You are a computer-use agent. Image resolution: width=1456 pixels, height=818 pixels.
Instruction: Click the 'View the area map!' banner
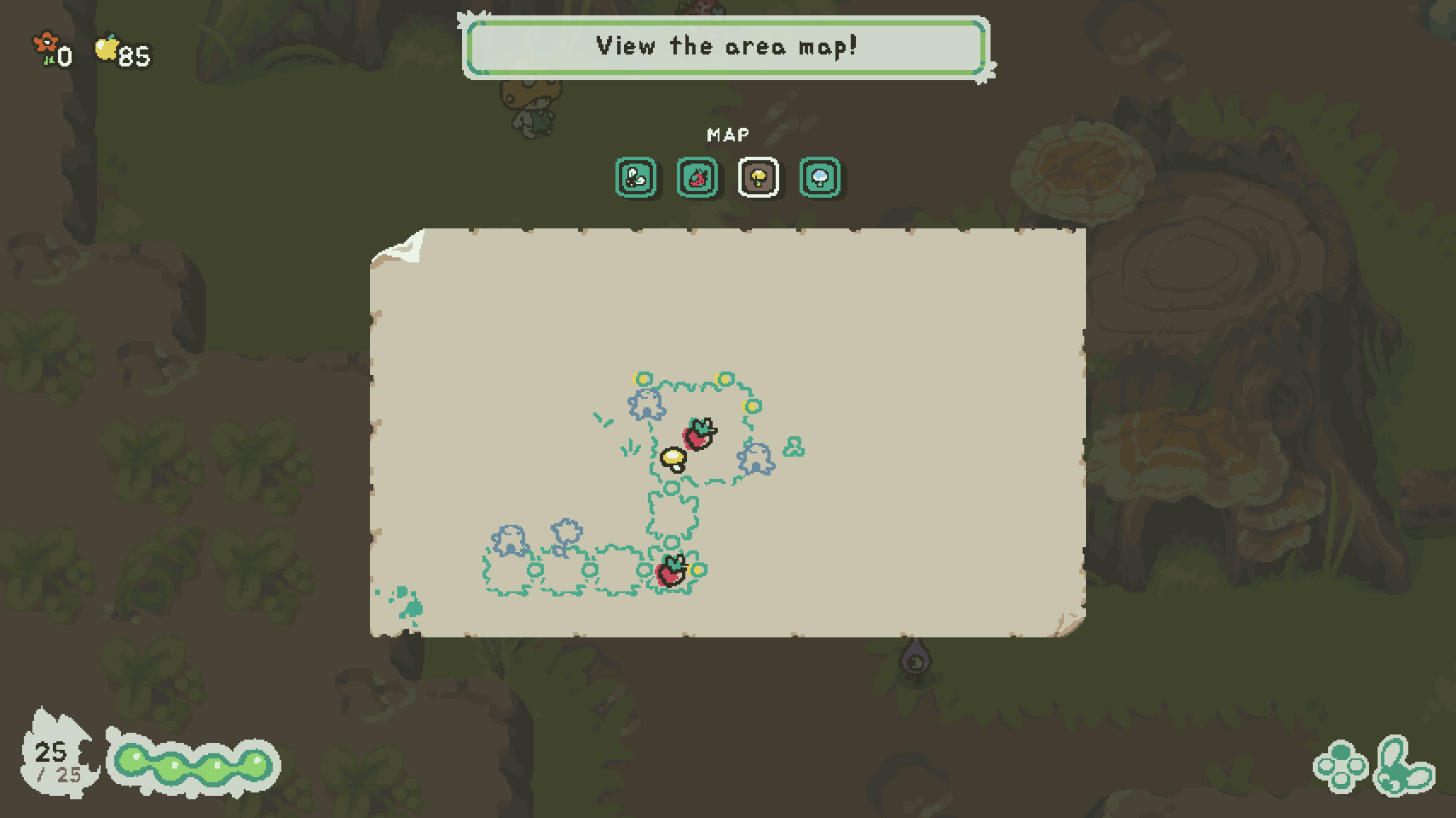coord(727,47)
